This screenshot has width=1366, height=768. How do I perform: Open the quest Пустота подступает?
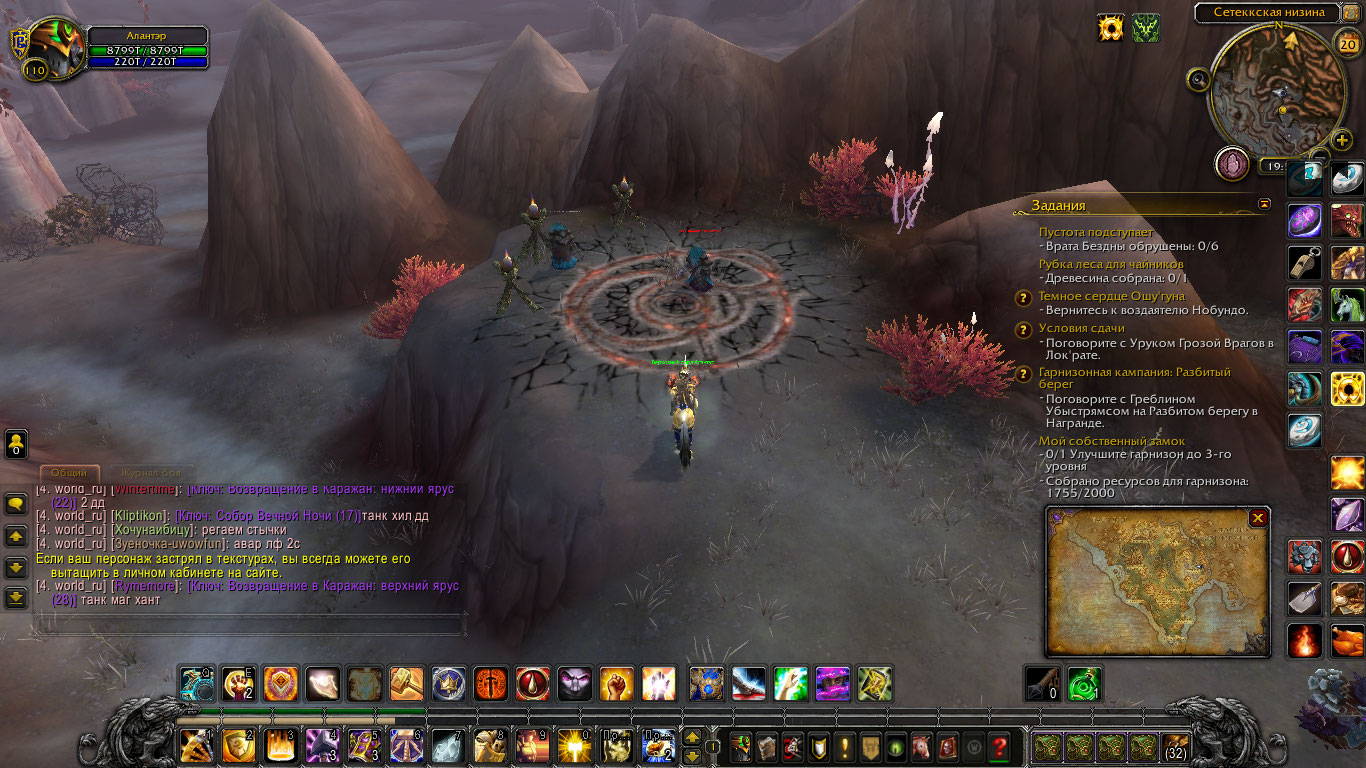[x=1095, y=232]
